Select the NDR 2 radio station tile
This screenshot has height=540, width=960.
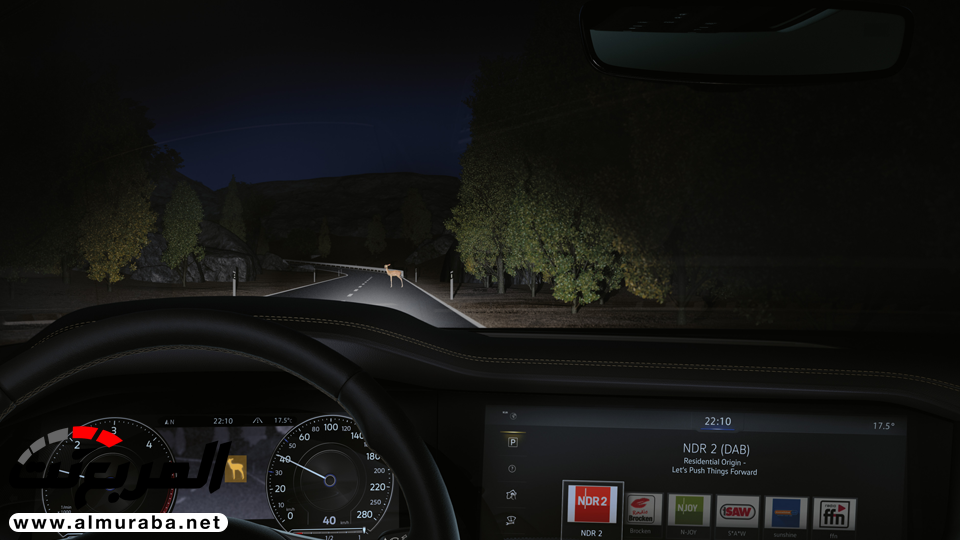click(x=592, y=507)
